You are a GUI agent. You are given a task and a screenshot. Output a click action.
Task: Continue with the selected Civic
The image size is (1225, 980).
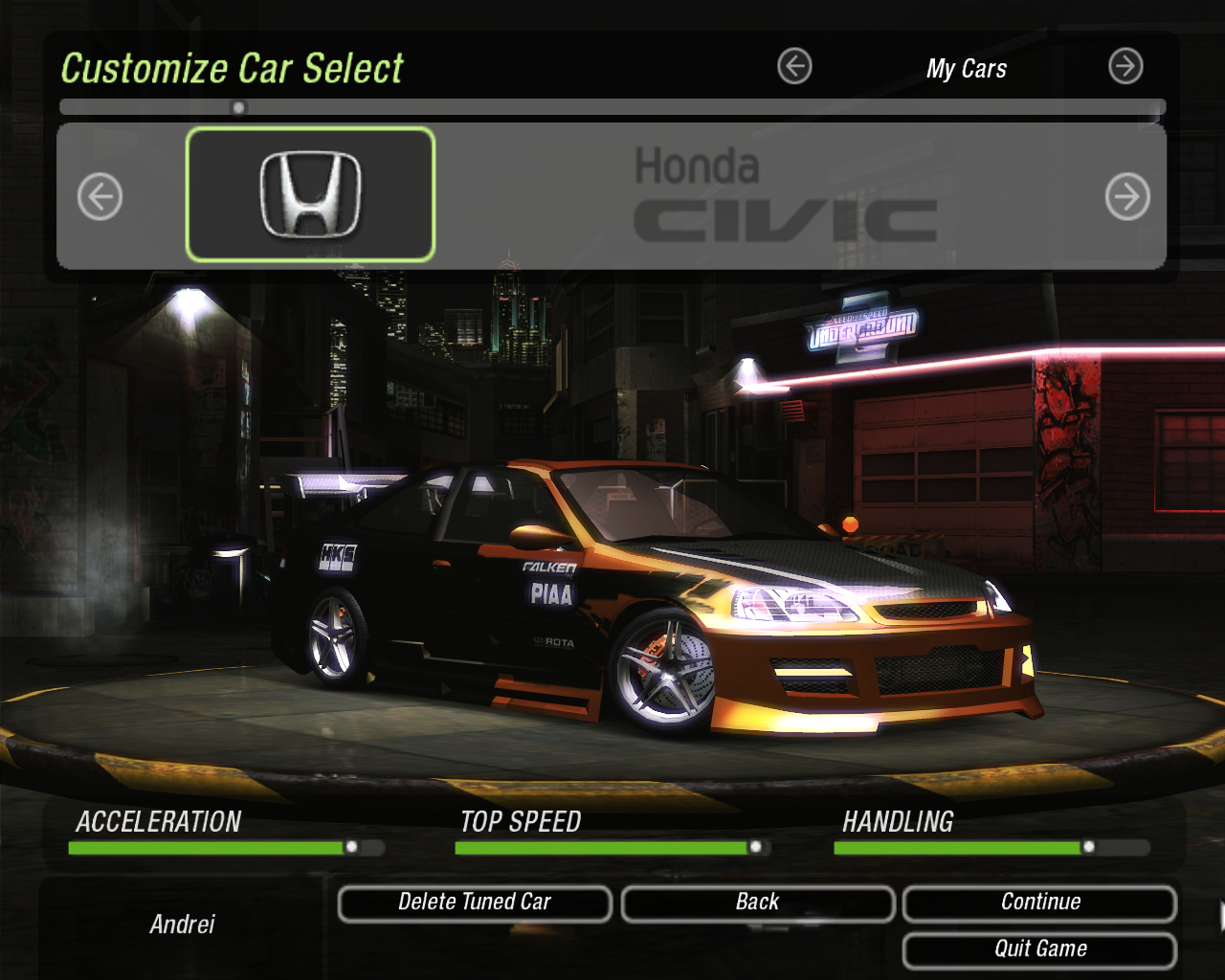point(1039,903)
